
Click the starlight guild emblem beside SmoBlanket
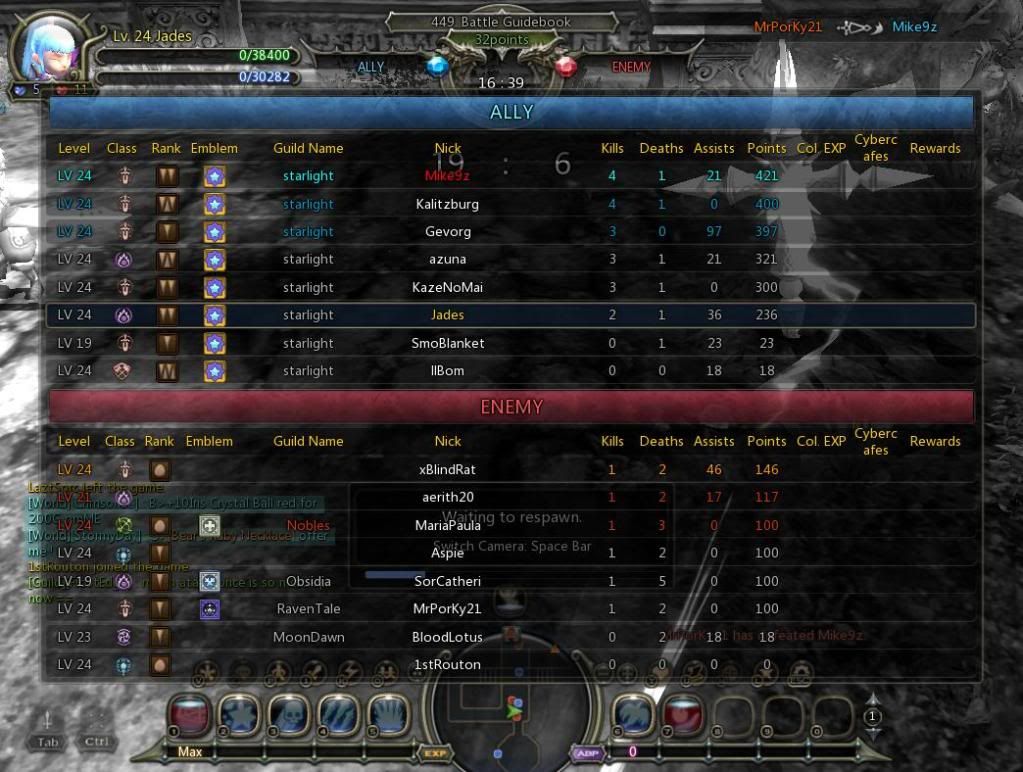[x=214, y=343]
